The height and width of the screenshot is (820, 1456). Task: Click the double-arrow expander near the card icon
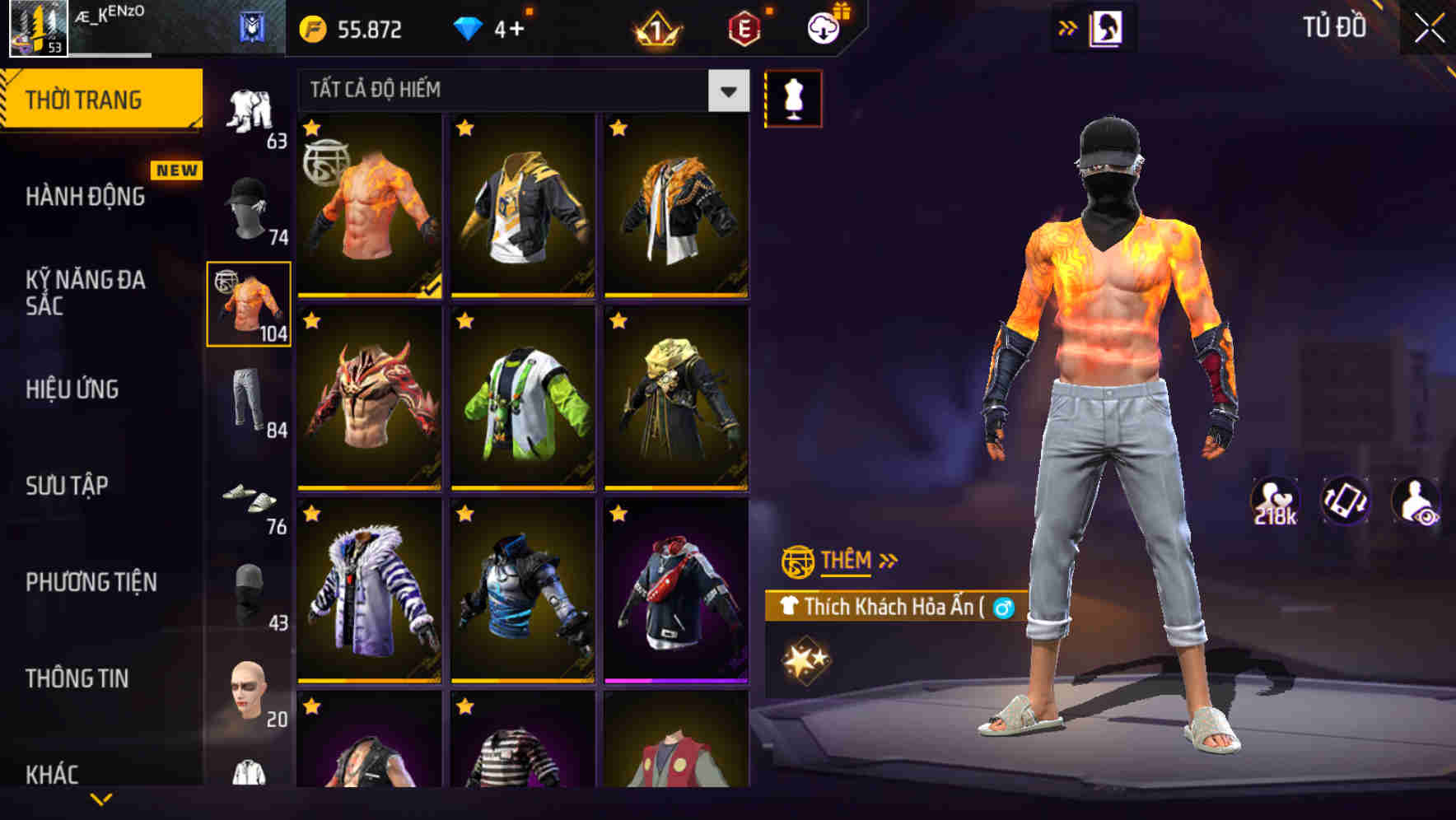(x=1066, y=26)
